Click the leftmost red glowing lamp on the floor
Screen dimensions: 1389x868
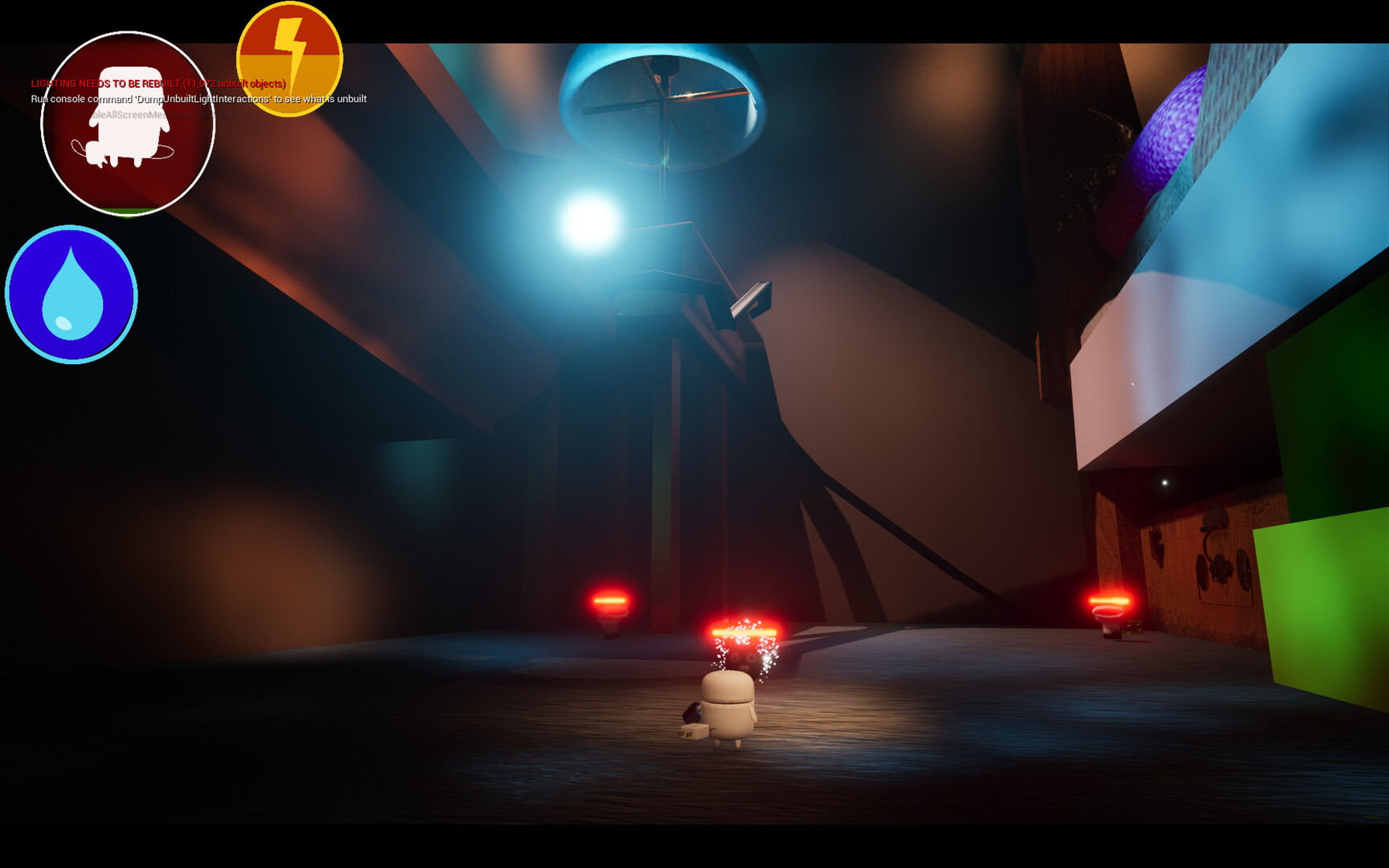(x=611, y=599)
